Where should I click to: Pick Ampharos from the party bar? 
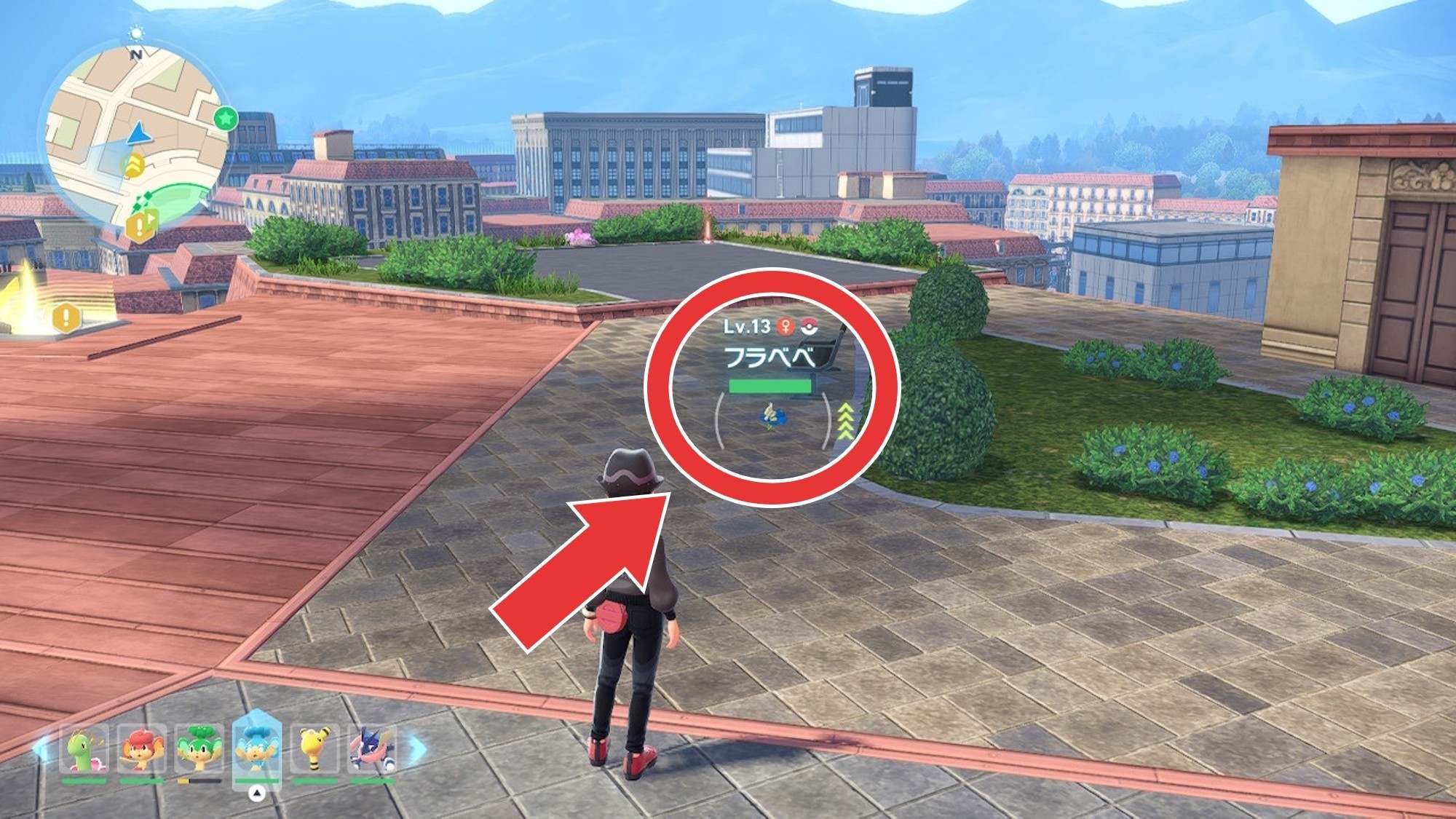pos(314,750)
